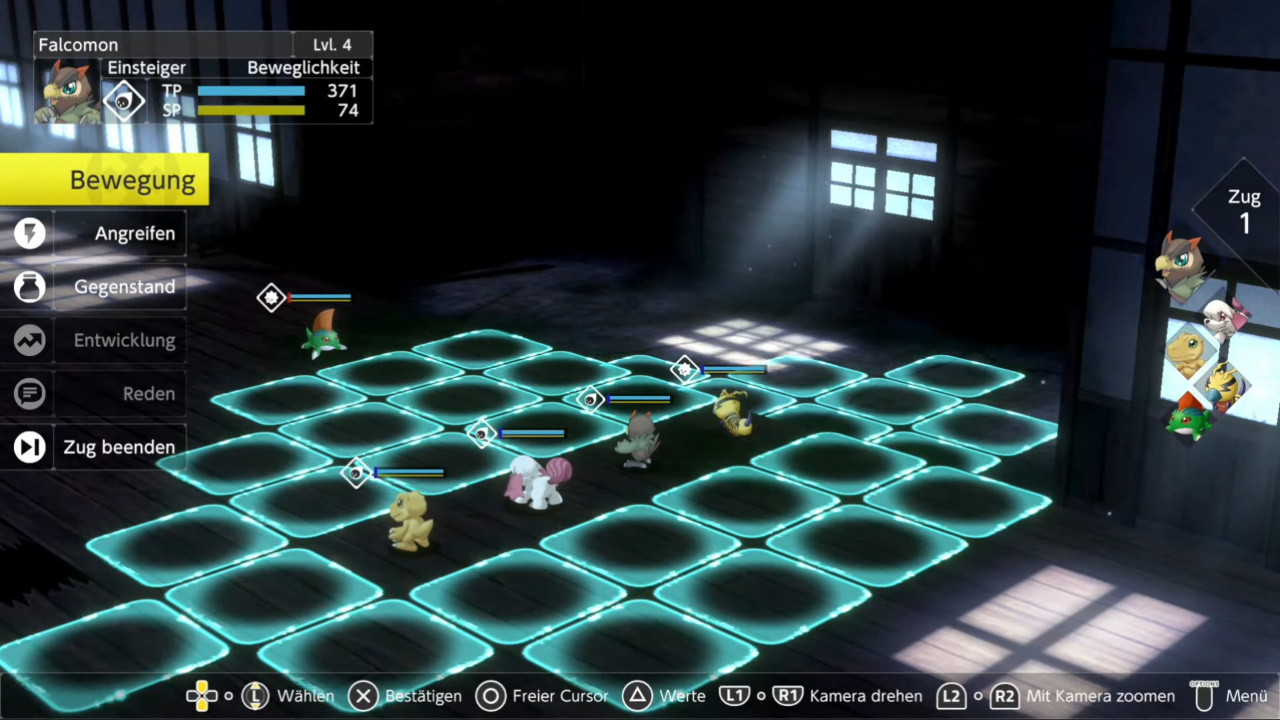
Task: End turn with Zug beenden
Action: [x=118, y=447]
